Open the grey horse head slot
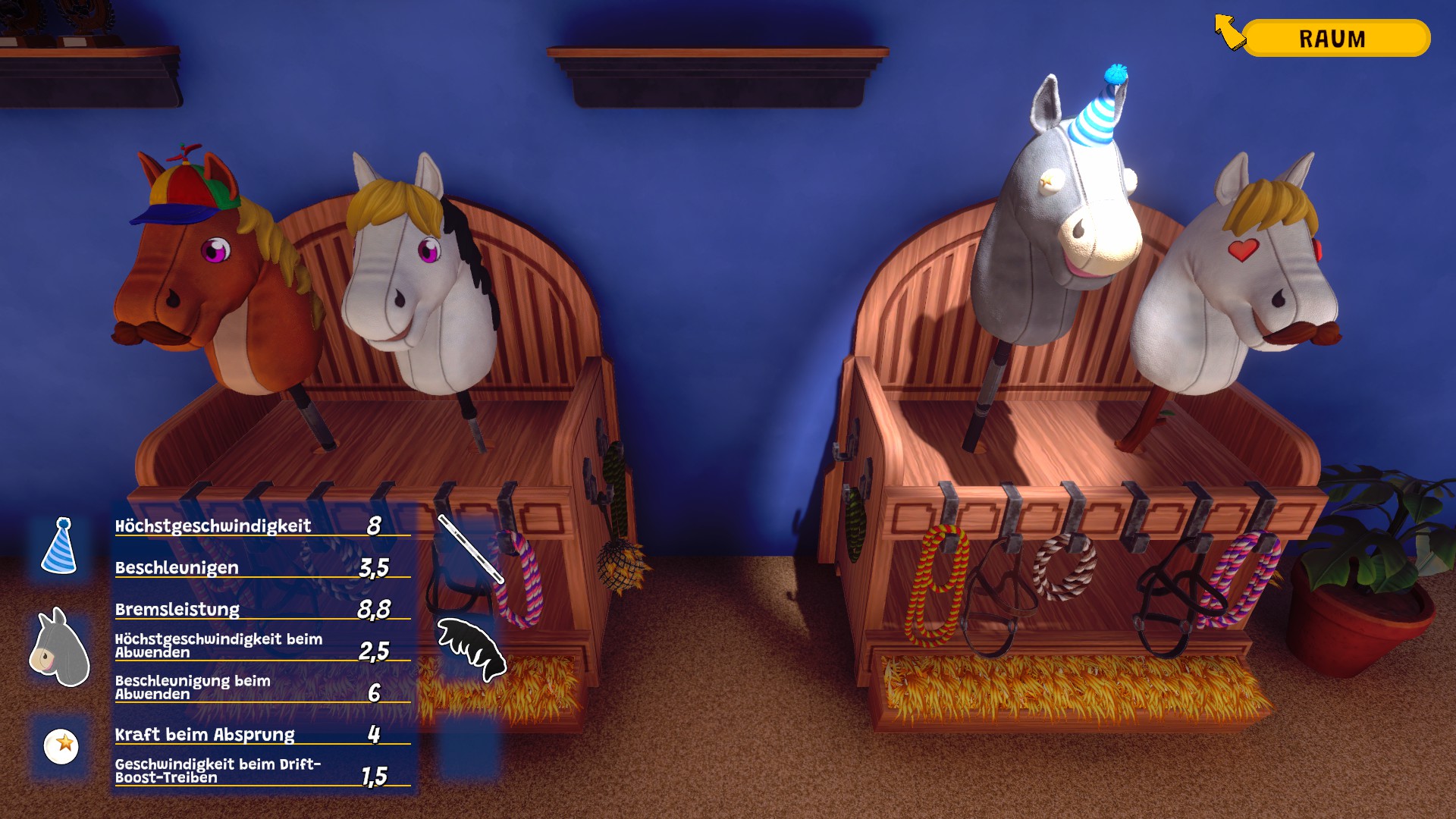The height and width of the screenshot is (819, 1456). tap(60, 647)
